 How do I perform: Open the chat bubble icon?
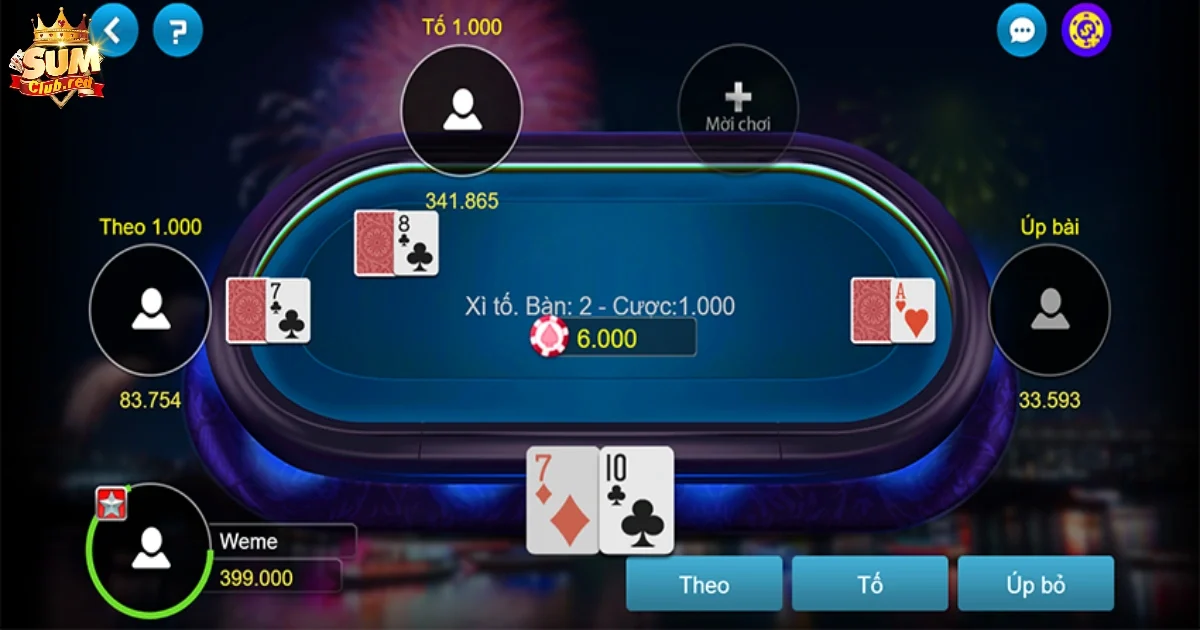(x=1021, y=32)
